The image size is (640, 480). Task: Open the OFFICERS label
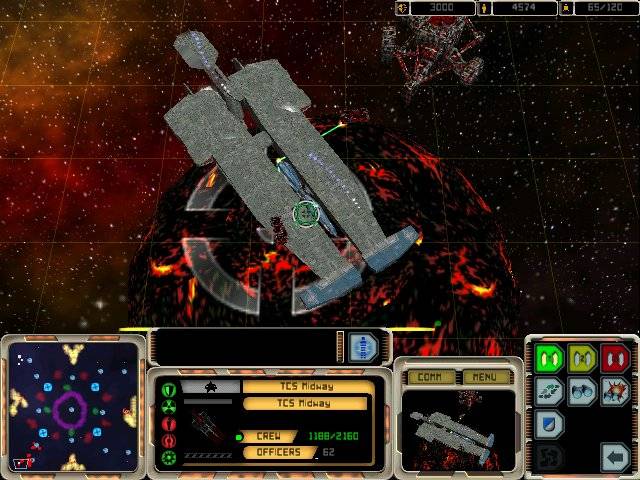[276, 453]
